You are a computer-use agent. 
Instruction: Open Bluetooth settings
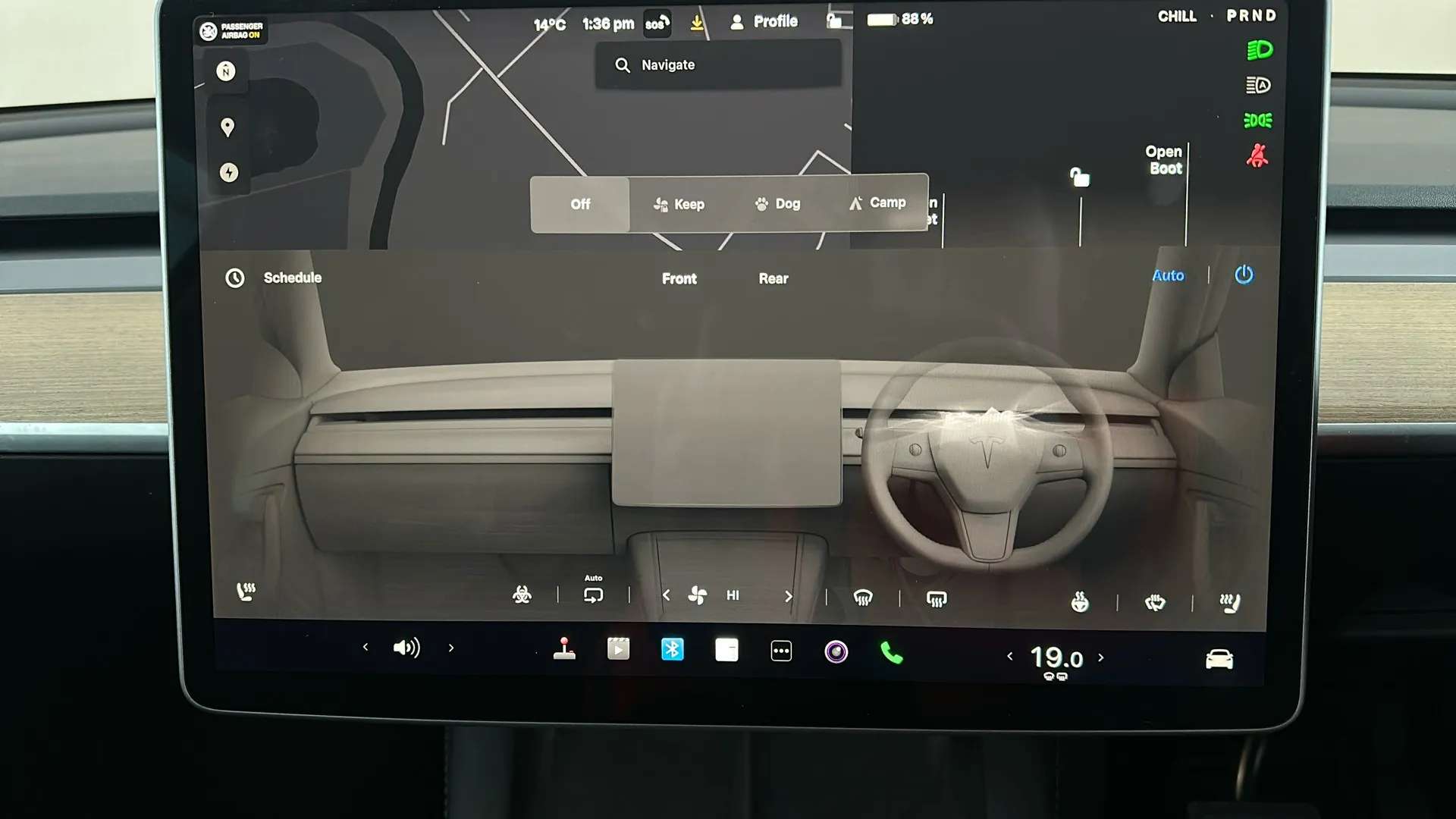(x=673, y=649)
